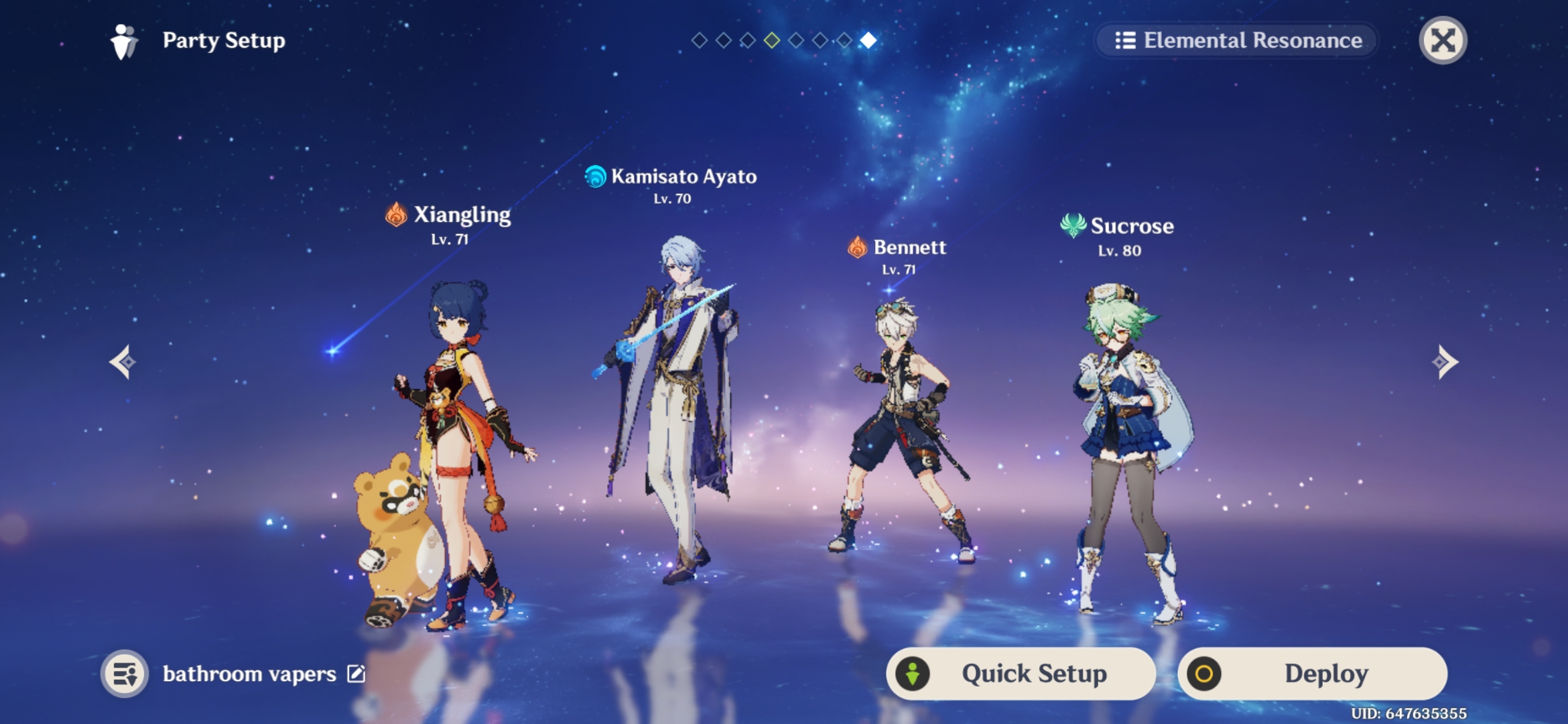Jump to the green-highlighted party page dot
1568x724 pixels.
[772, 41]
